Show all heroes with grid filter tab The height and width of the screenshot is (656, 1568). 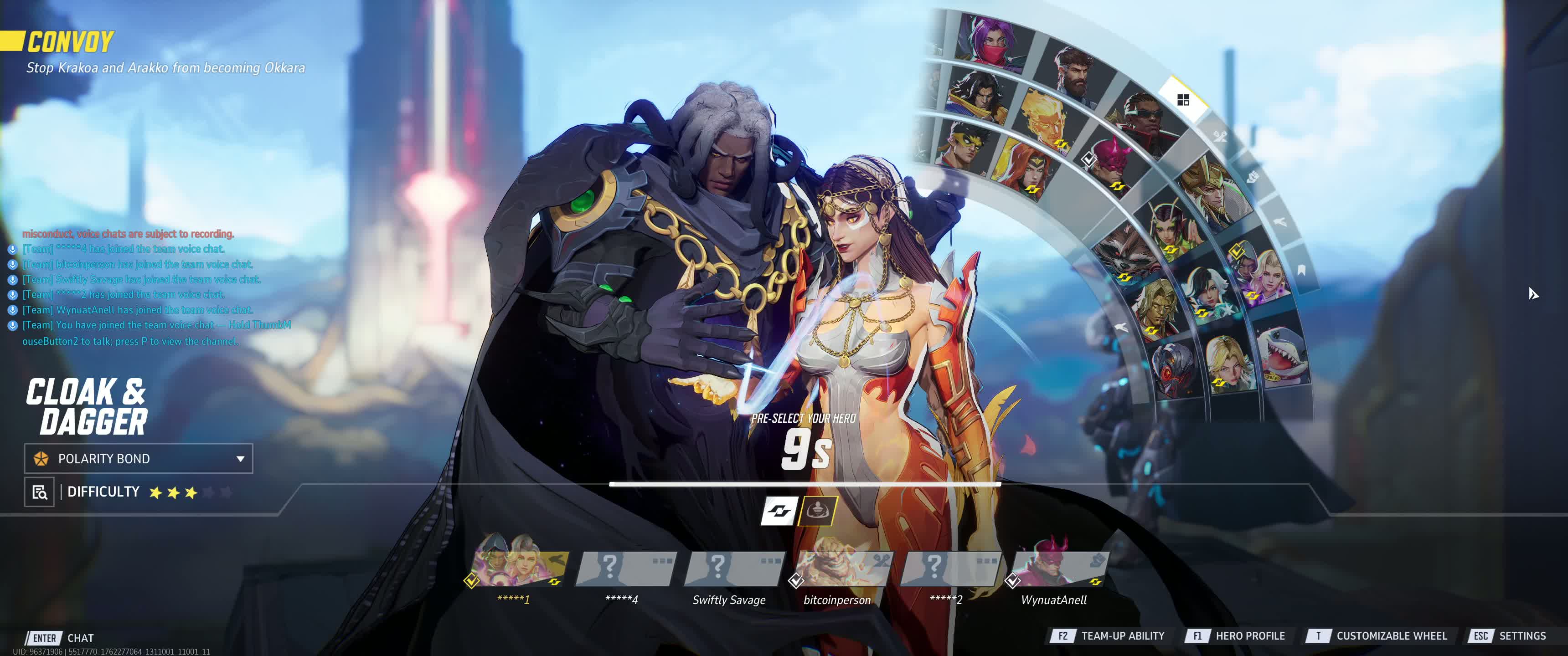click(x=1183, y=100)
